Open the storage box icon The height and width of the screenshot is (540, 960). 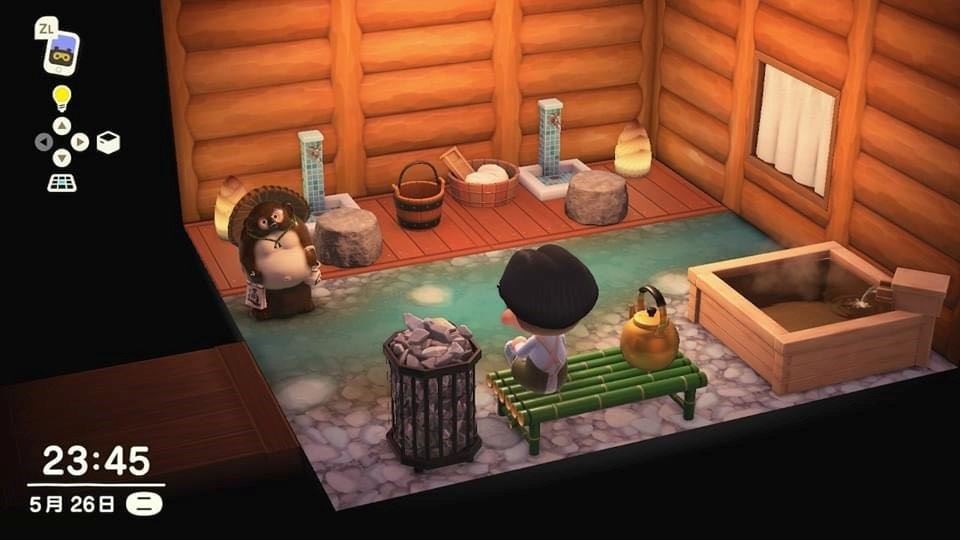tap(108, 142)
